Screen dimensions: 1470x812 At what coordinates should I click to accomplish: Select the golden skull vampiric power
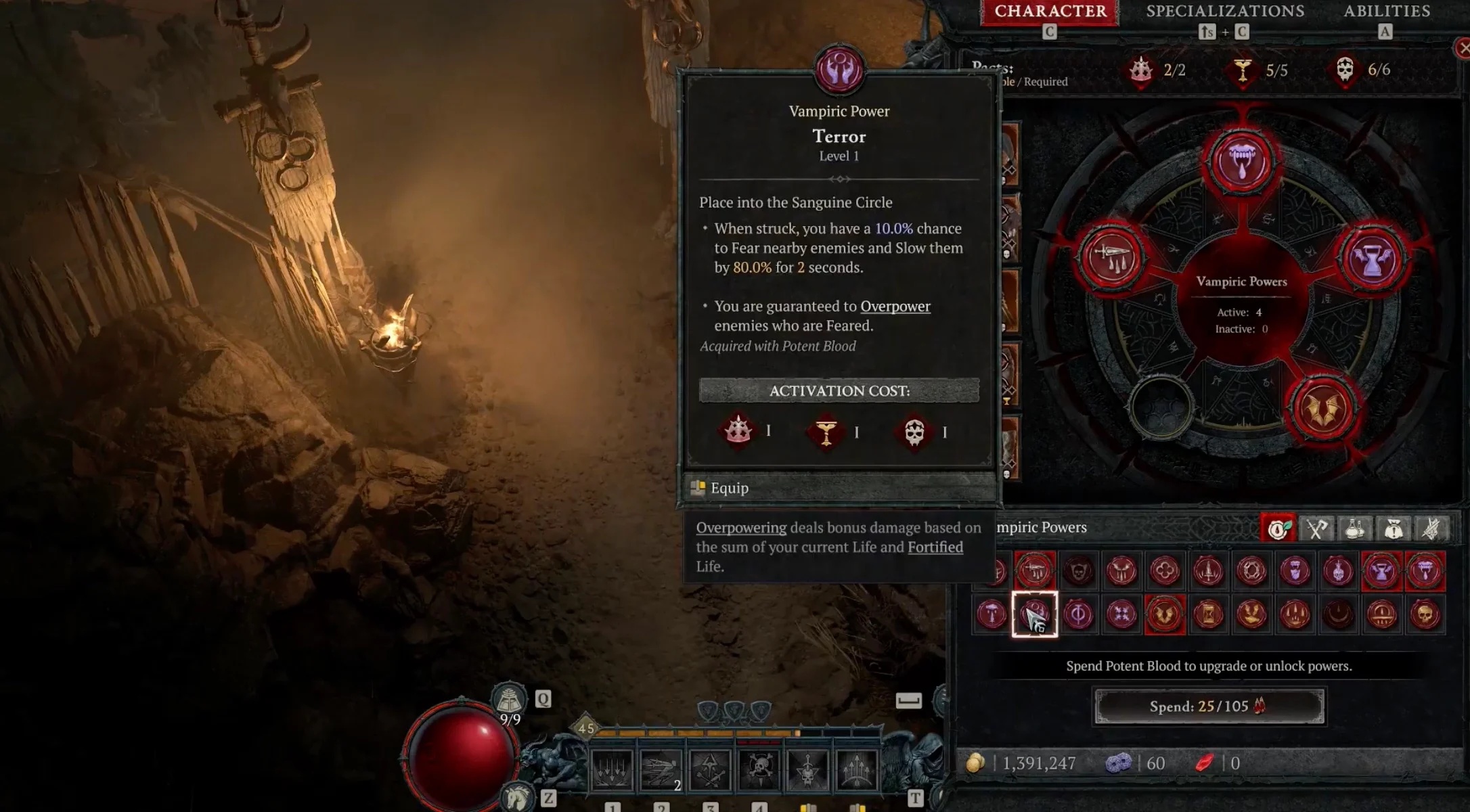coord(1425,615)
